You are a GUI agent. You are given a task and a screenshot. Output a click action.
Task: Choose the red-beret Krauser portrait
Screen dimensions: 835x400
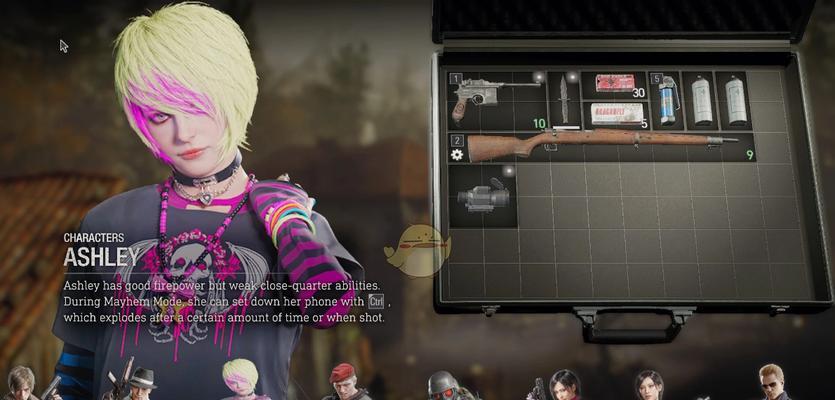(343, 382)
